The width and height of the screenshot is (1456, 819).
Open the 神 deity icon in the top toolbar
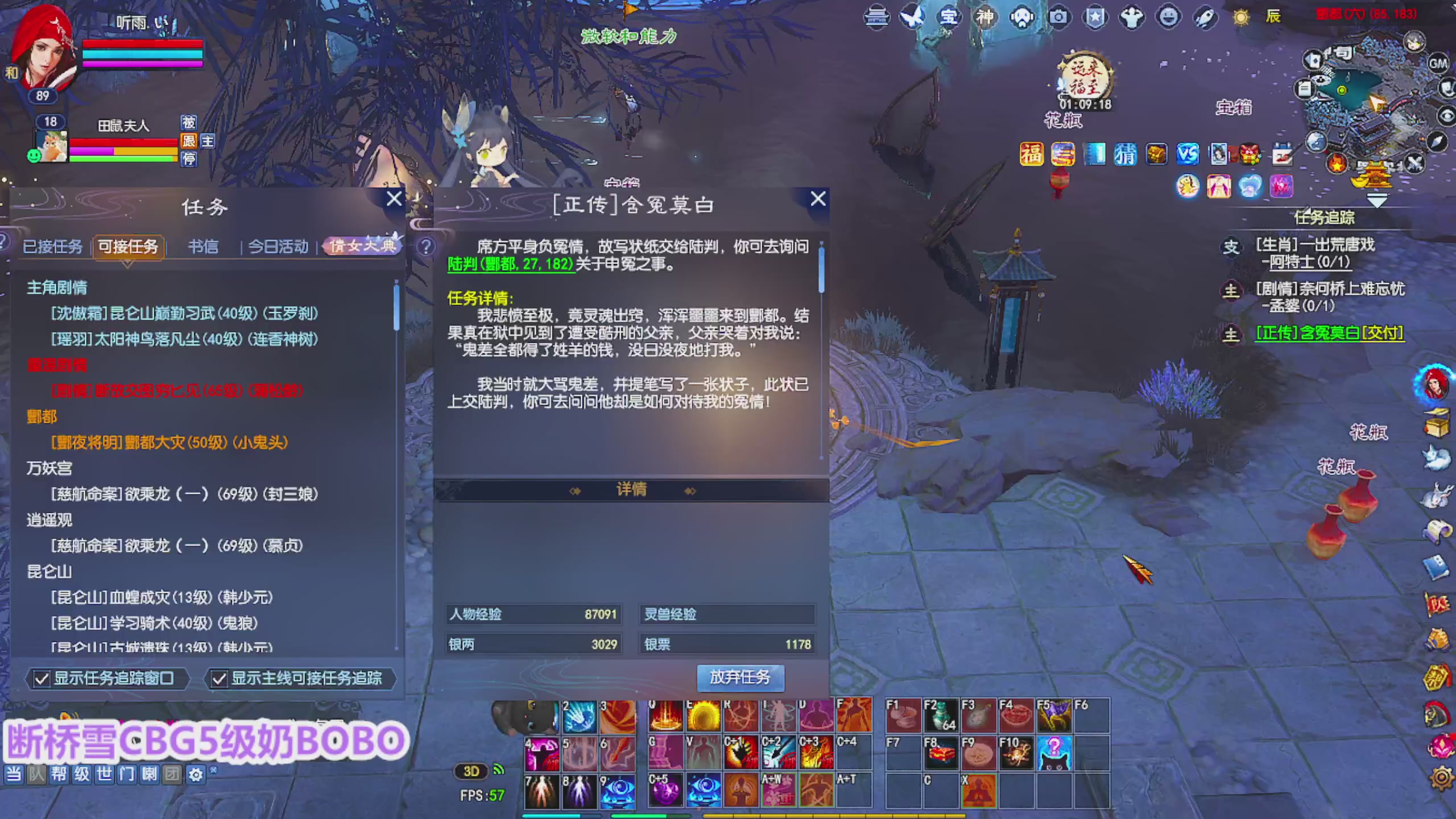pyautogui.click(x=986, y=17)
